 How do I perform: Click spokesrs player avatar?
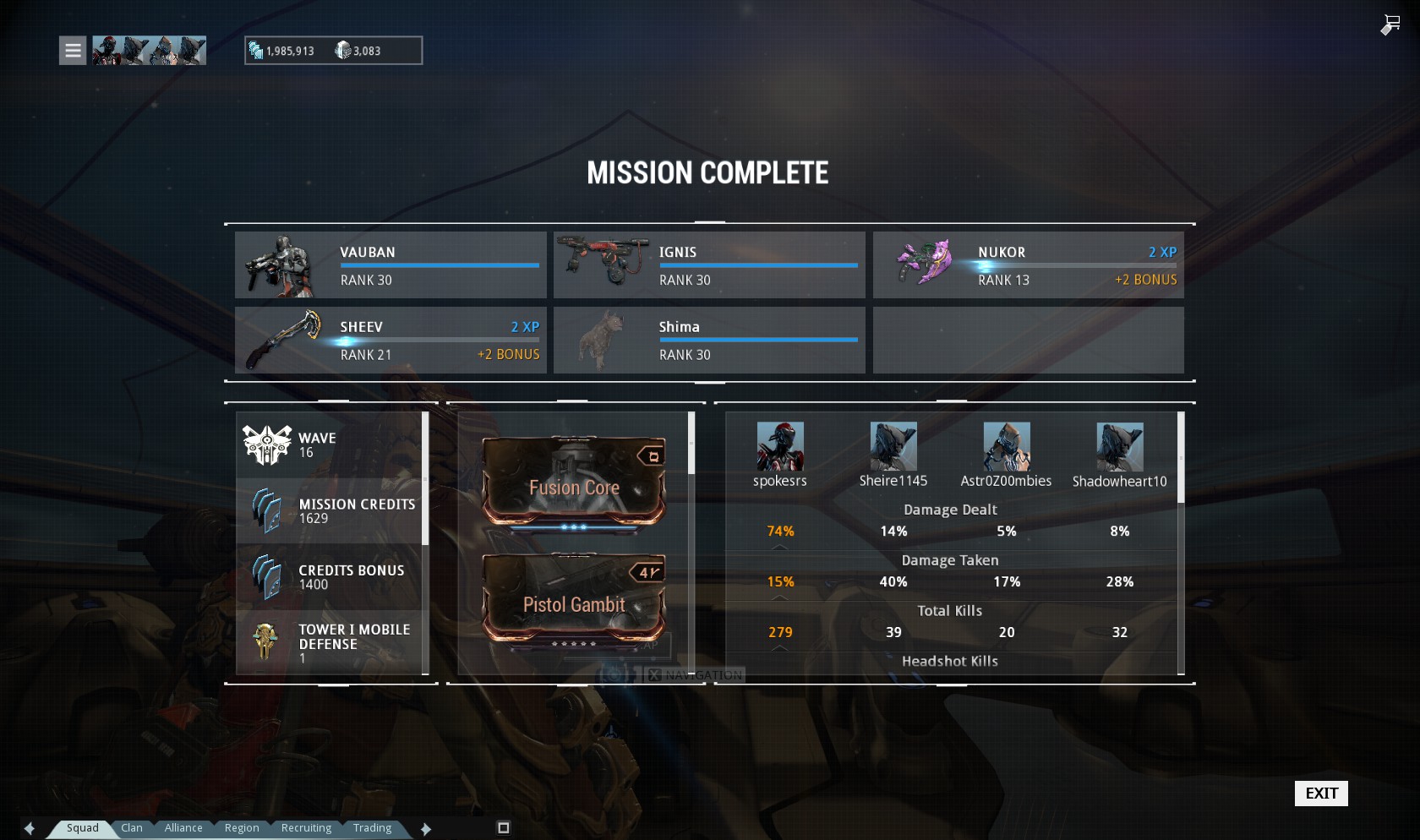pyautogui.click(x=780, y=446)
